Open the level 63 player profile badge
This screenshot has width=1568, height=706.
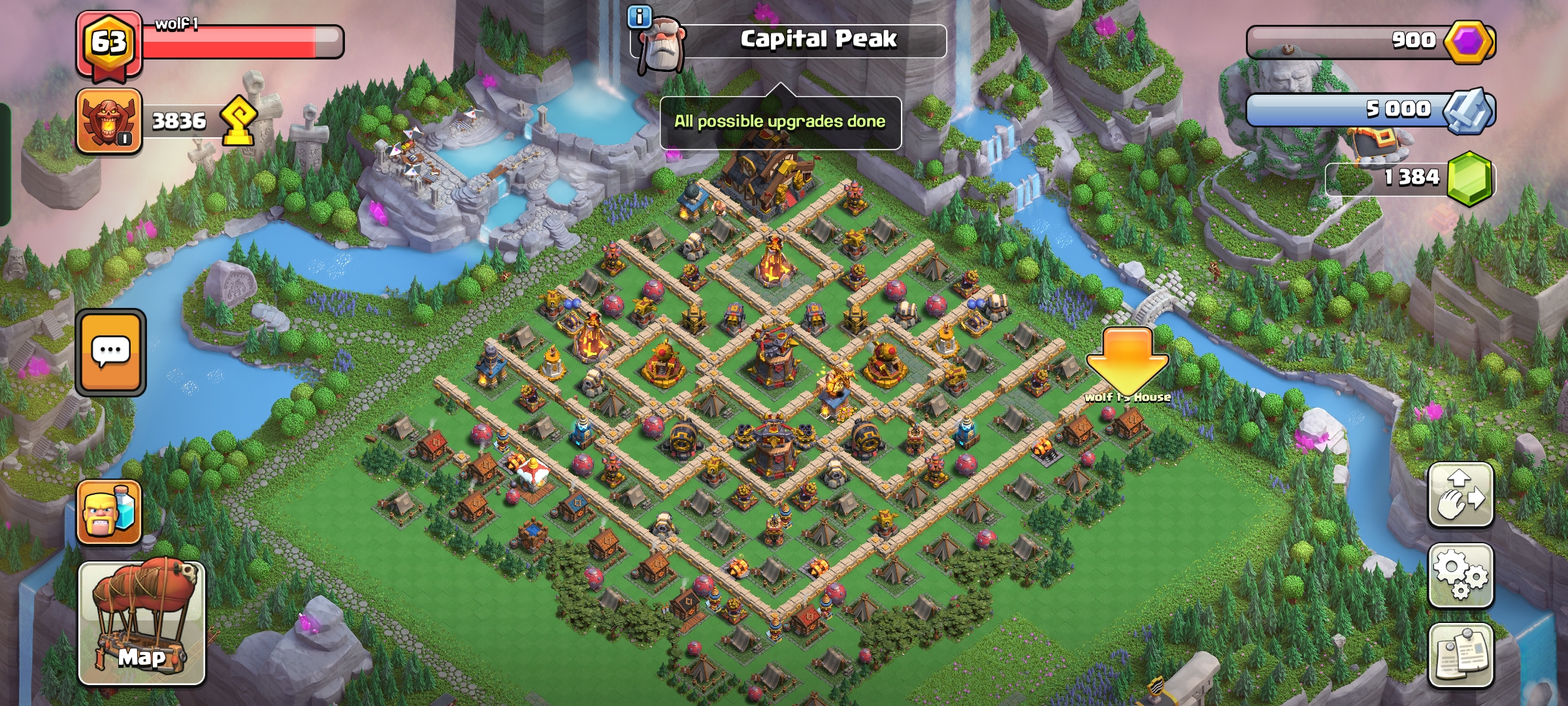pos(108,43)
